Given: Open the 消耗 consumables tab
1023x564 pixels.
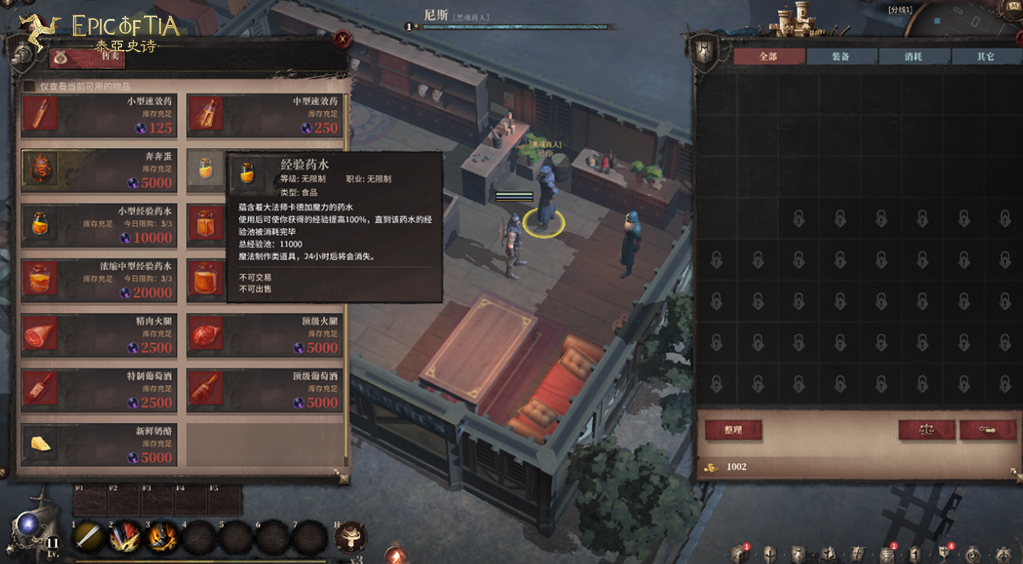Looking at the screenshot, I should click(x=913, y=57).
